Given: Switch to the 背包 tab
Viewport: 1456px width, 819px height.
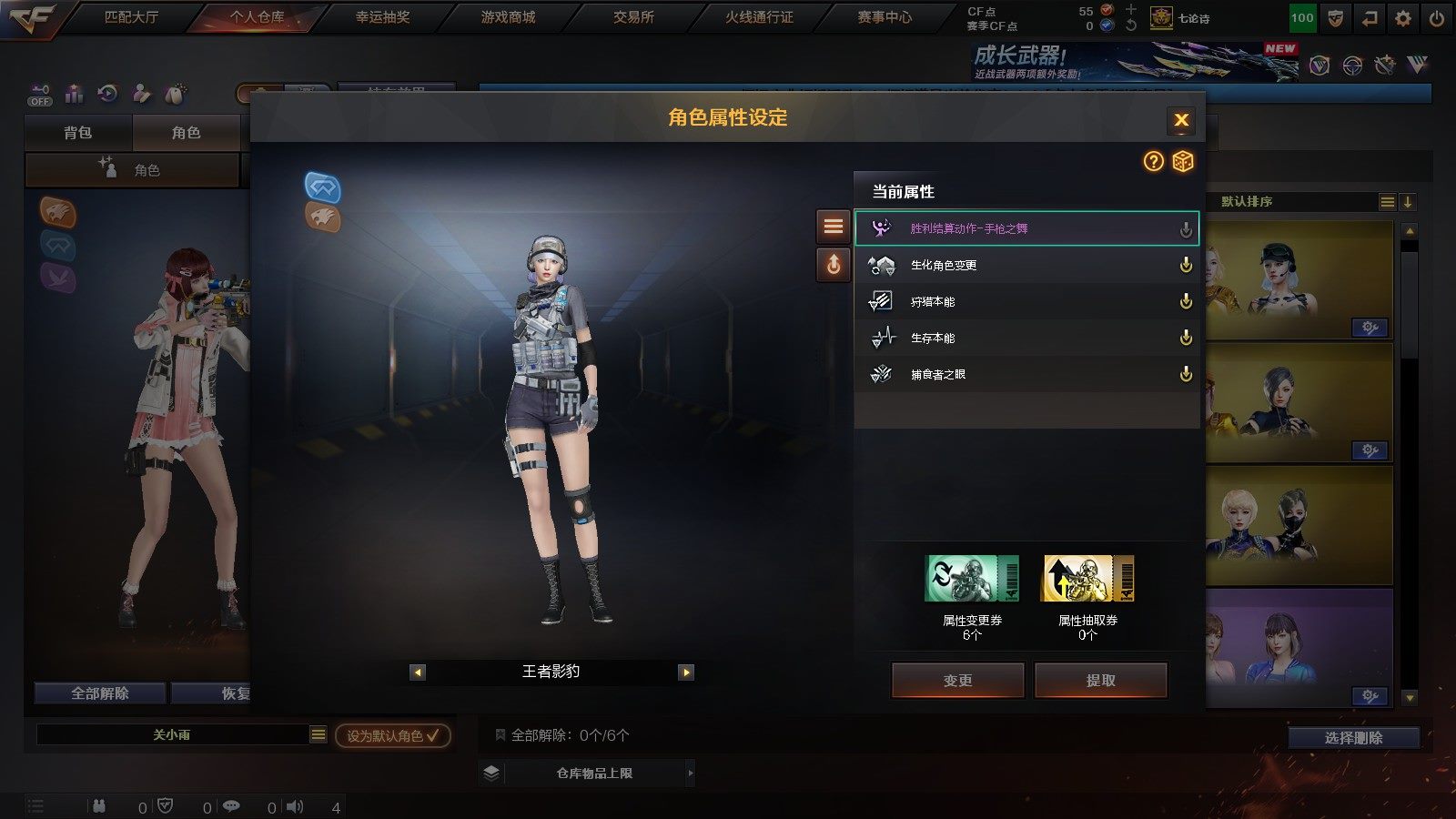Looking at the screenshot, I should (78, 133).
